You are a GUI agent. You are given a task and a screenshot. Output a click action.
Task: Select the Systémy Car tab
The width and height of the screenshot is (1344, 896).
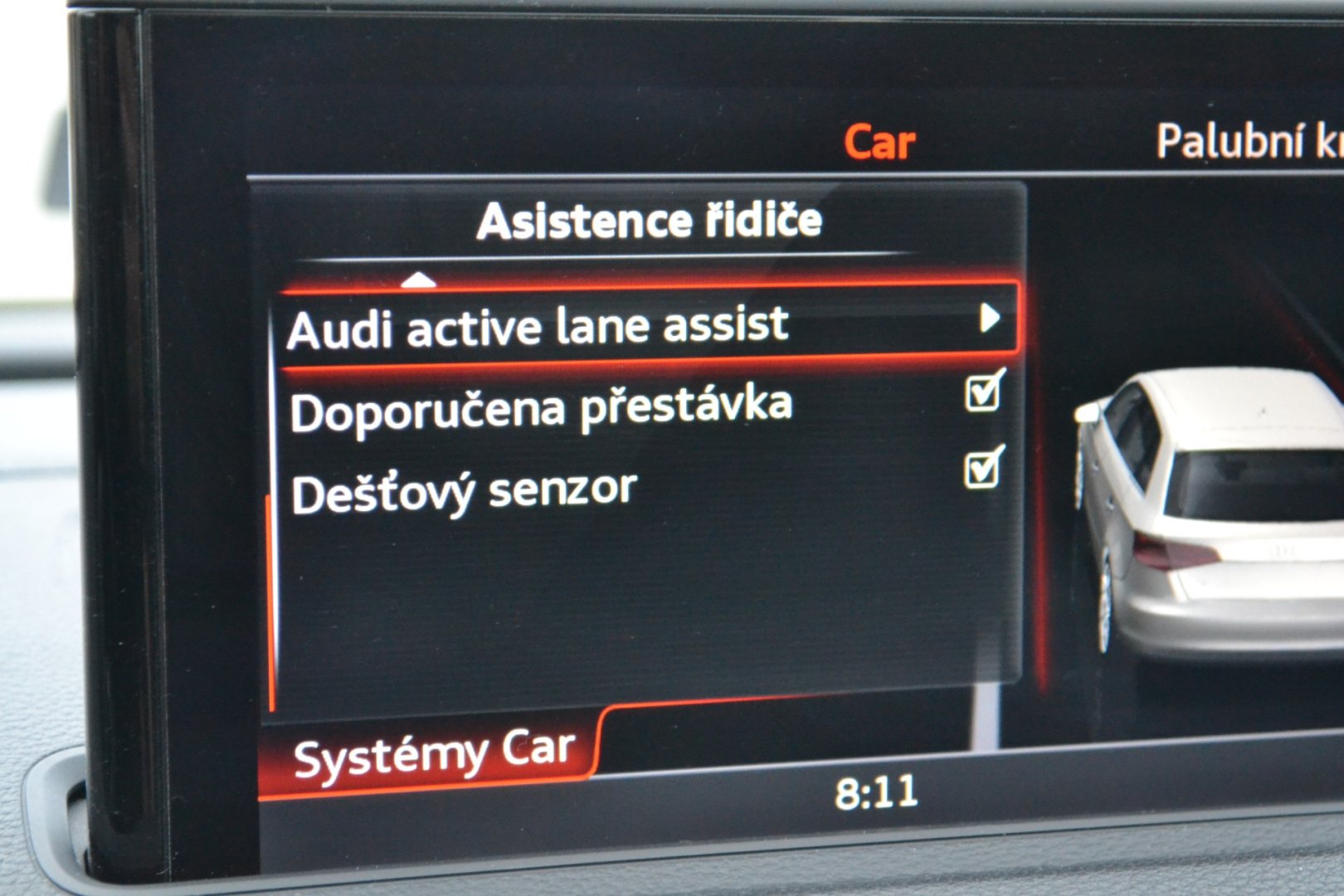[x=433, y=754]
